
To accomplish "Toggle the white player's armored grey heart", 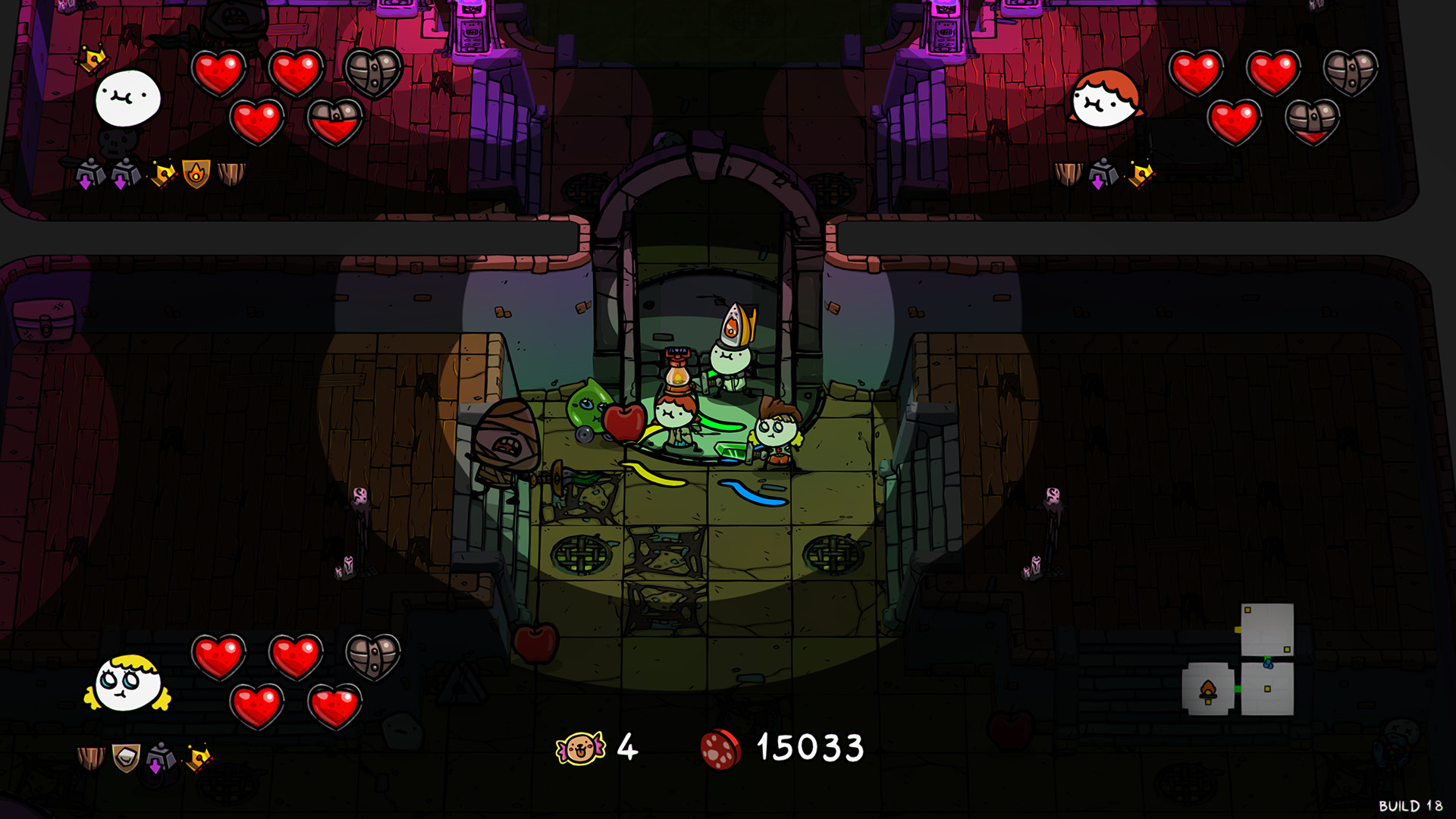I will point(372,72).
